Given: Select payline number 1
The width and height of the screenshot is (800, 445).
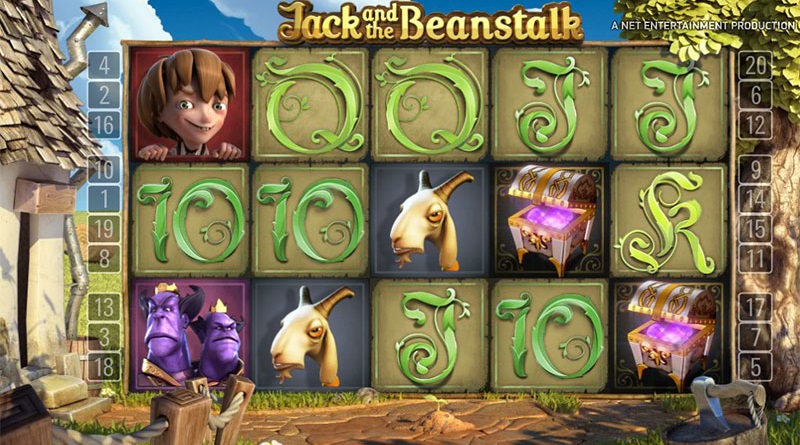Looking at the screenshot, I should coord(105,198).
